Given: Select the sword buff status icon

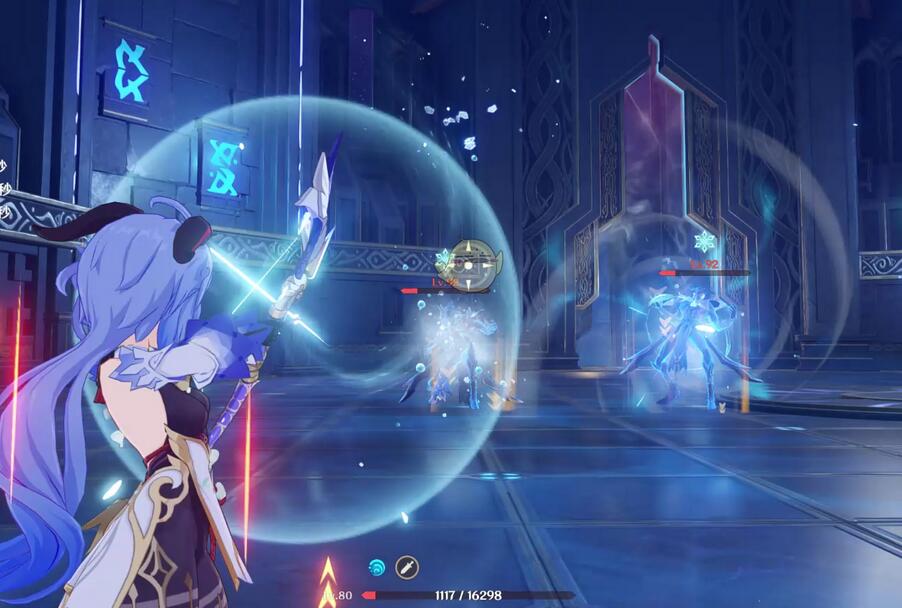Looking at the screenshot, I should pos(406,566).
